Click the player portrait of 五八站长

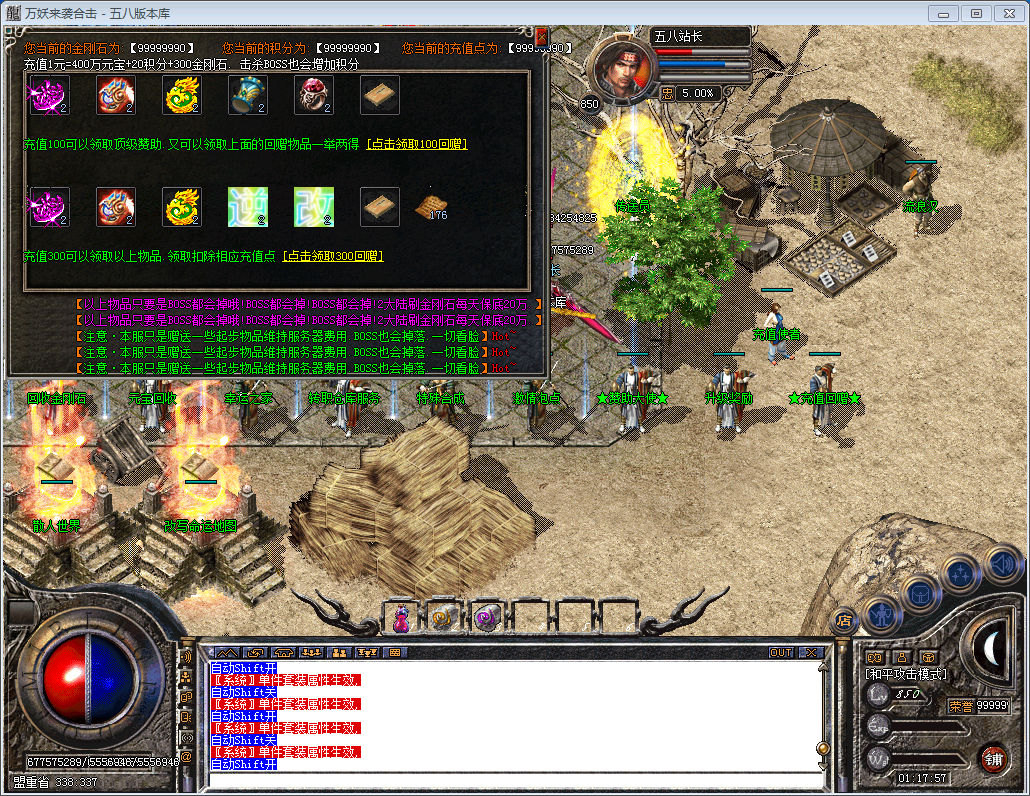[625, 68]
